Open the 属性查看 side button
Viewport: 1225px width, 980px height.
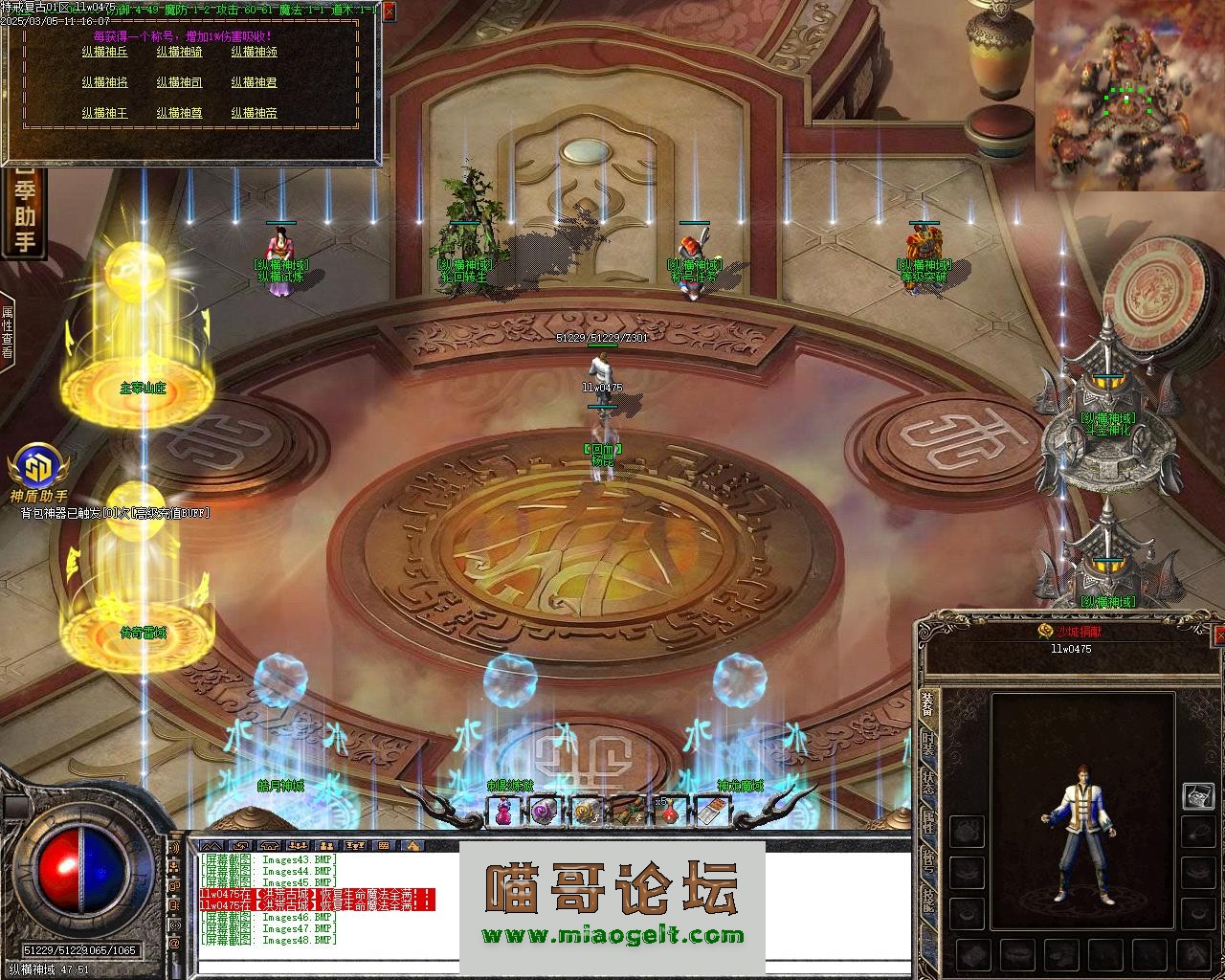(x=8, y=331)
